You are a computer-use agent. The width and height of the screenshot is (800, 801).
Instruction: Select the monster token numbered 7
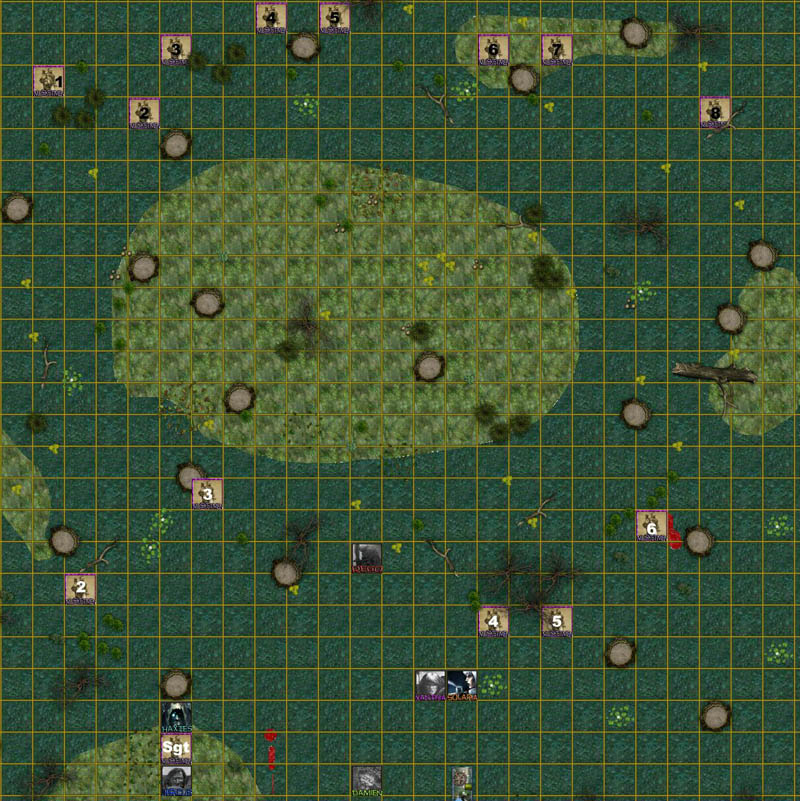(x=556, y=49)
